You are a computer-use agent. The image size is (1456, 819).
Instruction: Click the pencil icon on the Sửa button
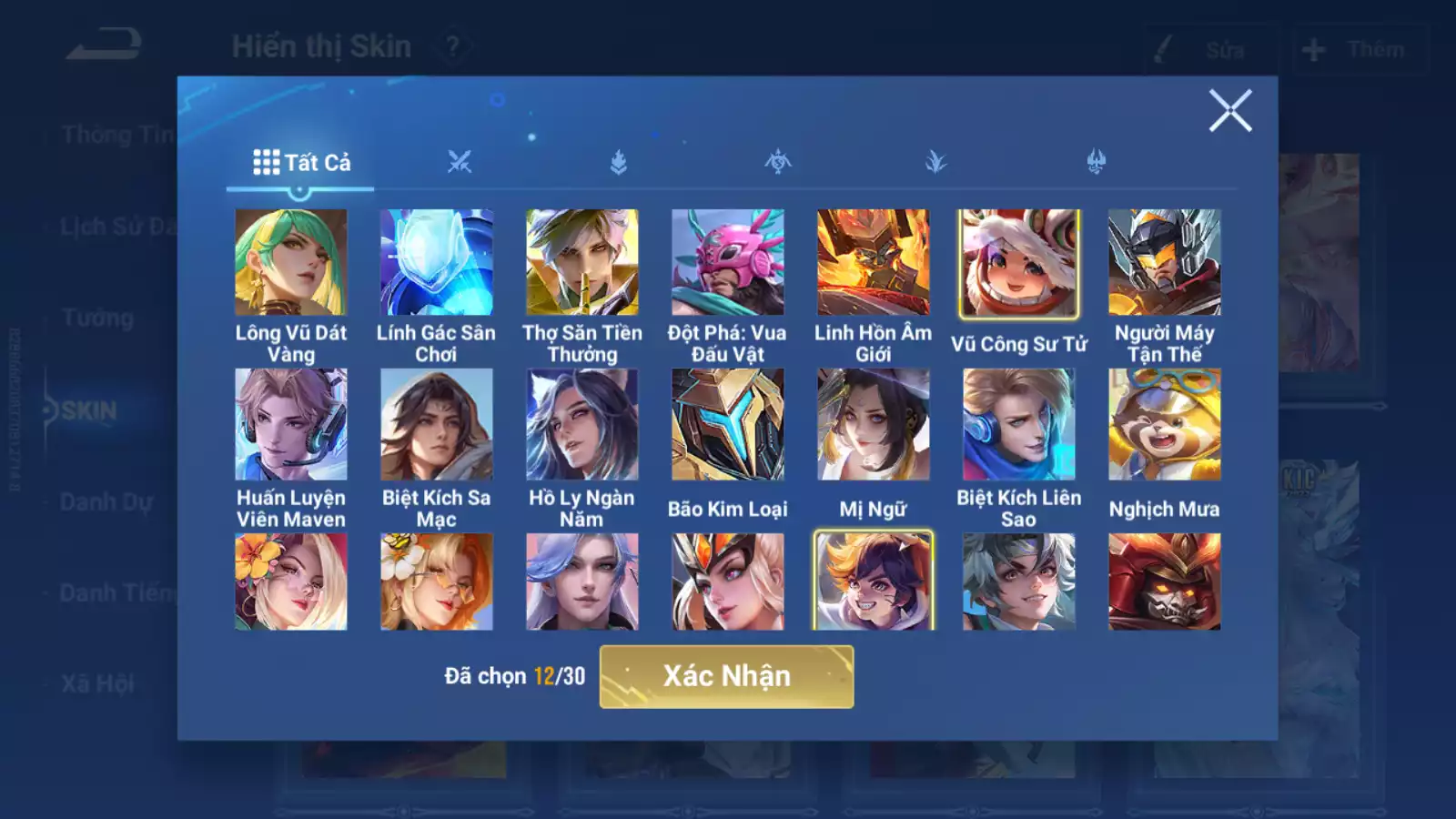1160,50
